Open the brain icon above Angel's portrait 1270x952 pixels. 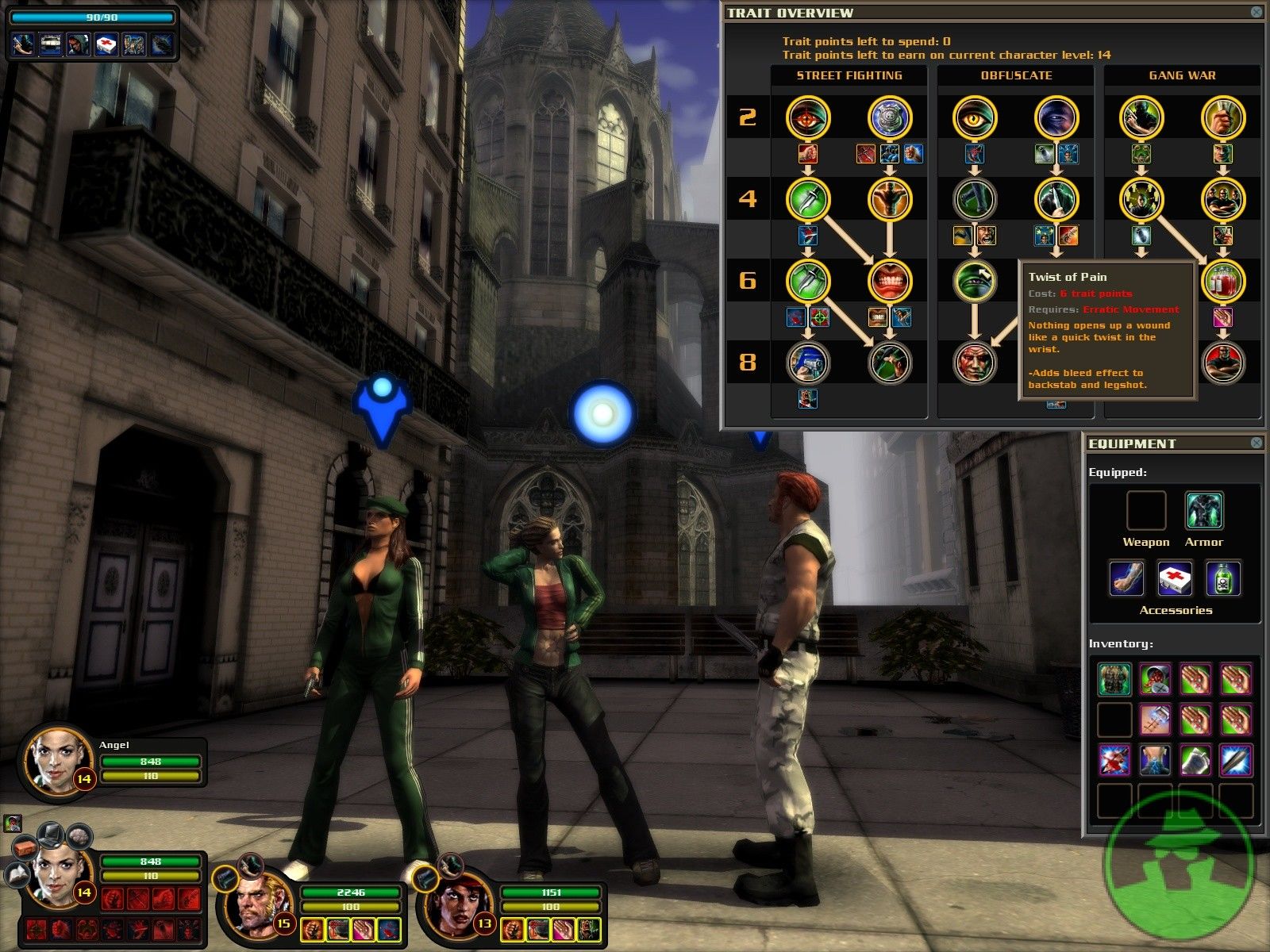coord(79,835)
